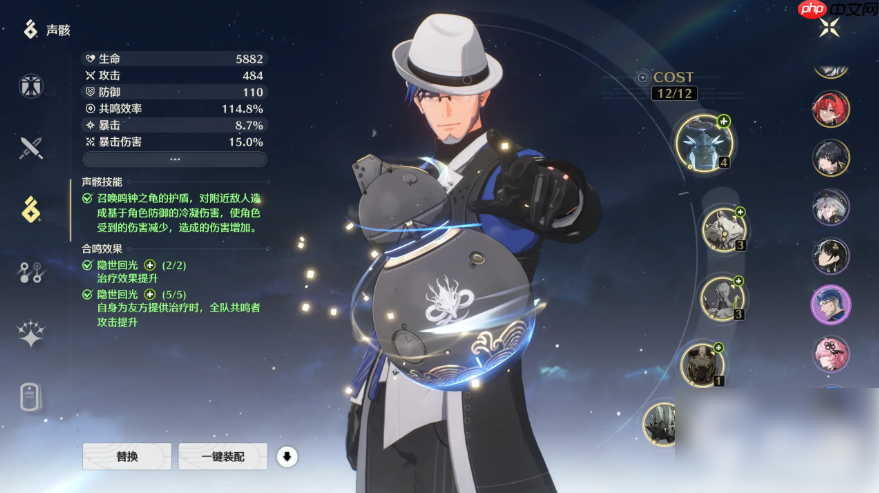Choose the white-haired character portrait
This screenshot has height=493, width=879.
click(x=830, y=208)
